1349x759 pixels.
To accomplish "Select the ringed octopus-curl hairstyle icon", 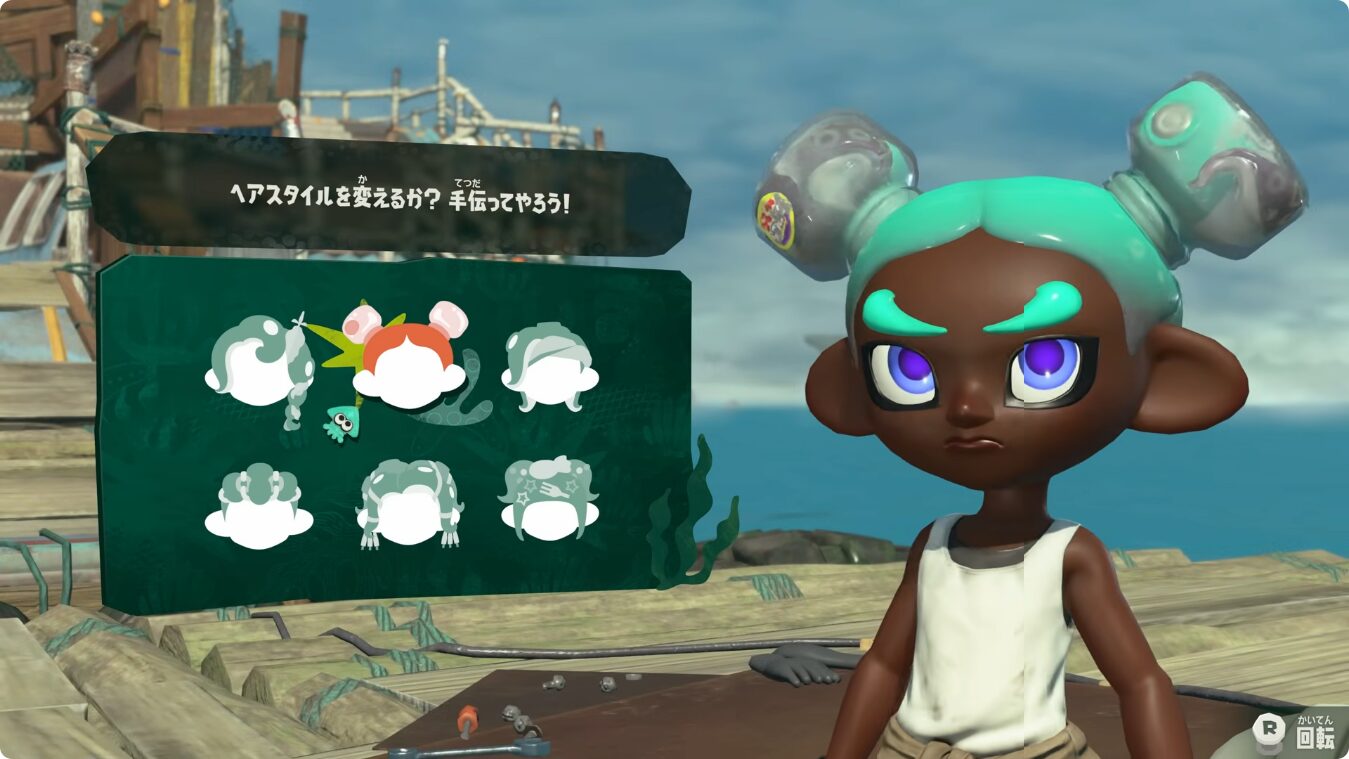I will (x=260, y=500).
